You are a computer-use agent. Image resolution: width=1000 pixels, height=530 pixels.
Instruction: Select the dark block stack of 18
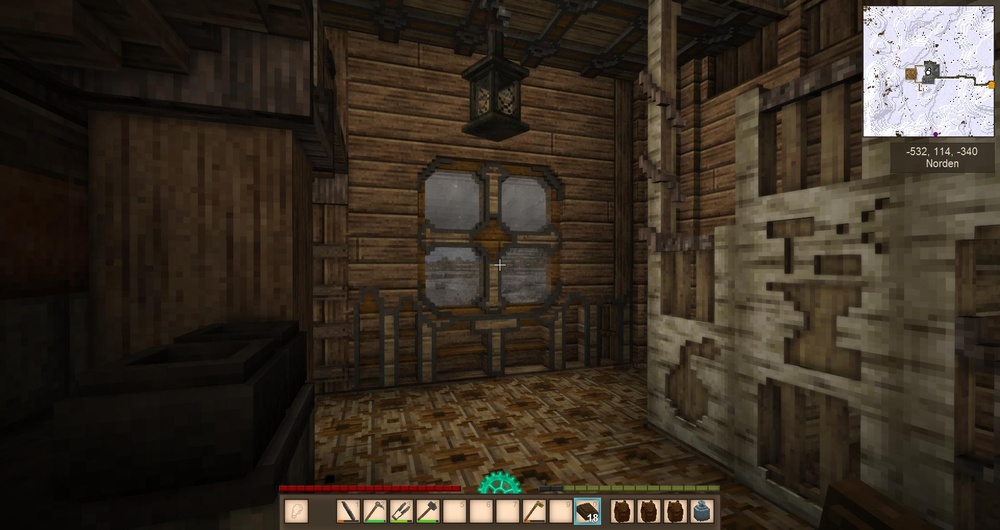(x=587, y=511)
